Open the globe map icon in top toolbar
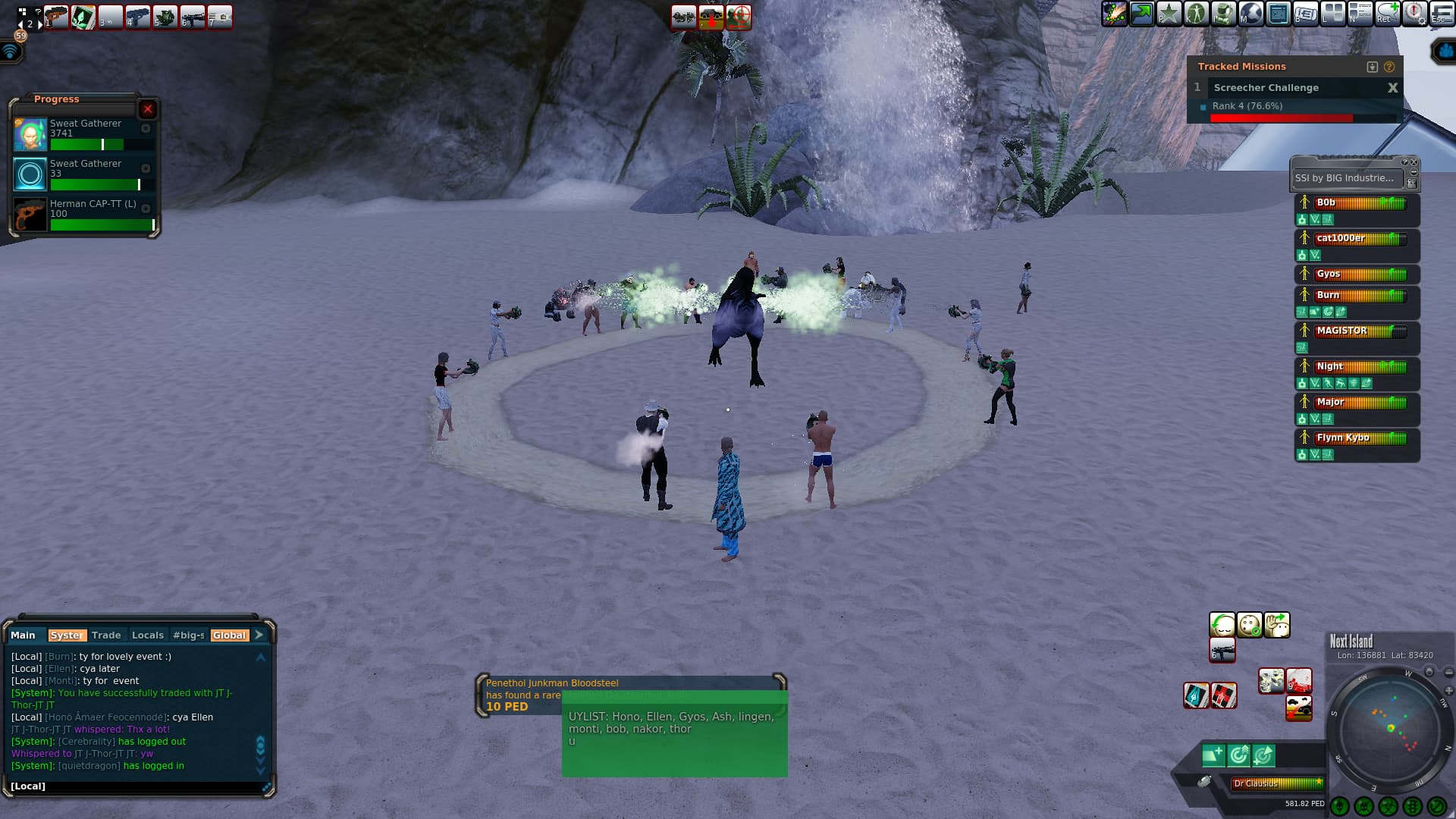The width and height of the screenshot is (1456, 819). [x=1251, y=14]
